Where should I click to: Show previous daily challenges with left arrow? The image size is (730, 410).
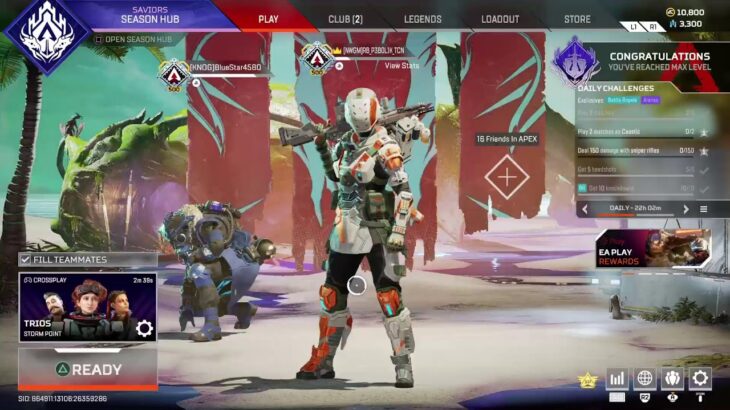pos(585,209)
